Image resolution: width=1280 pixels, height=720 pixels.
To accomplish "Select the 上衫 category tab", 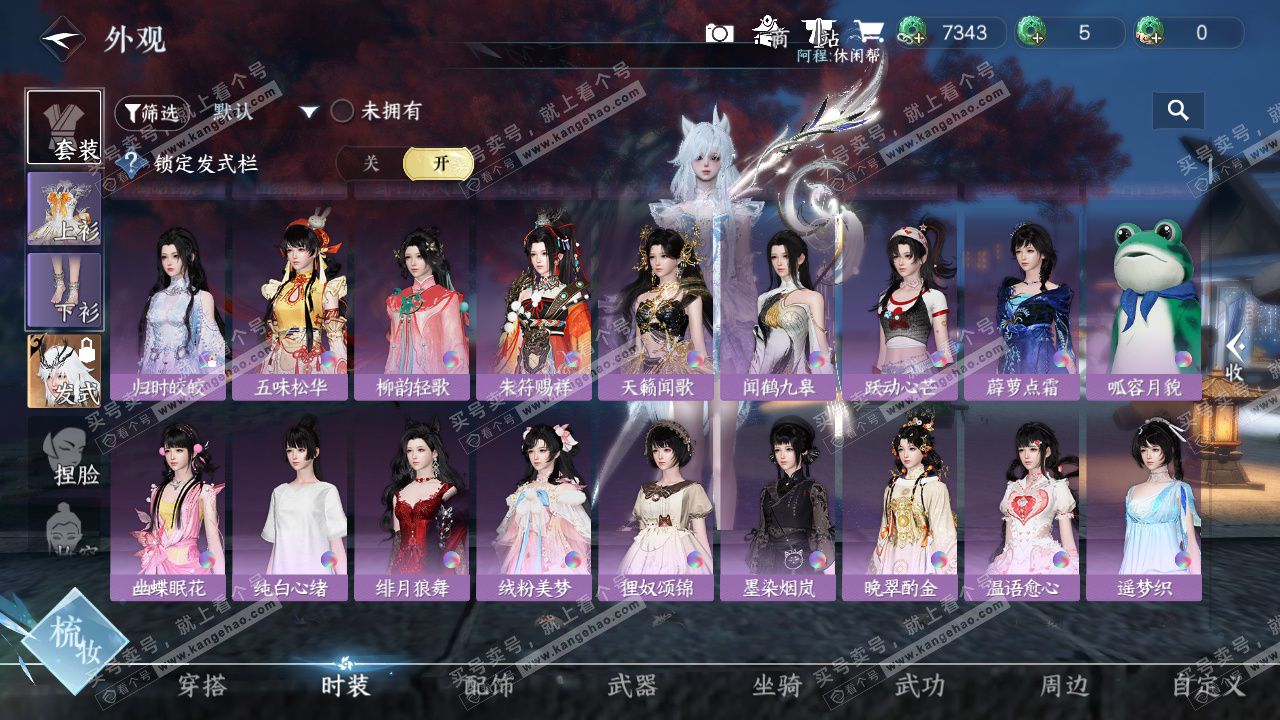I will (65, 209).
